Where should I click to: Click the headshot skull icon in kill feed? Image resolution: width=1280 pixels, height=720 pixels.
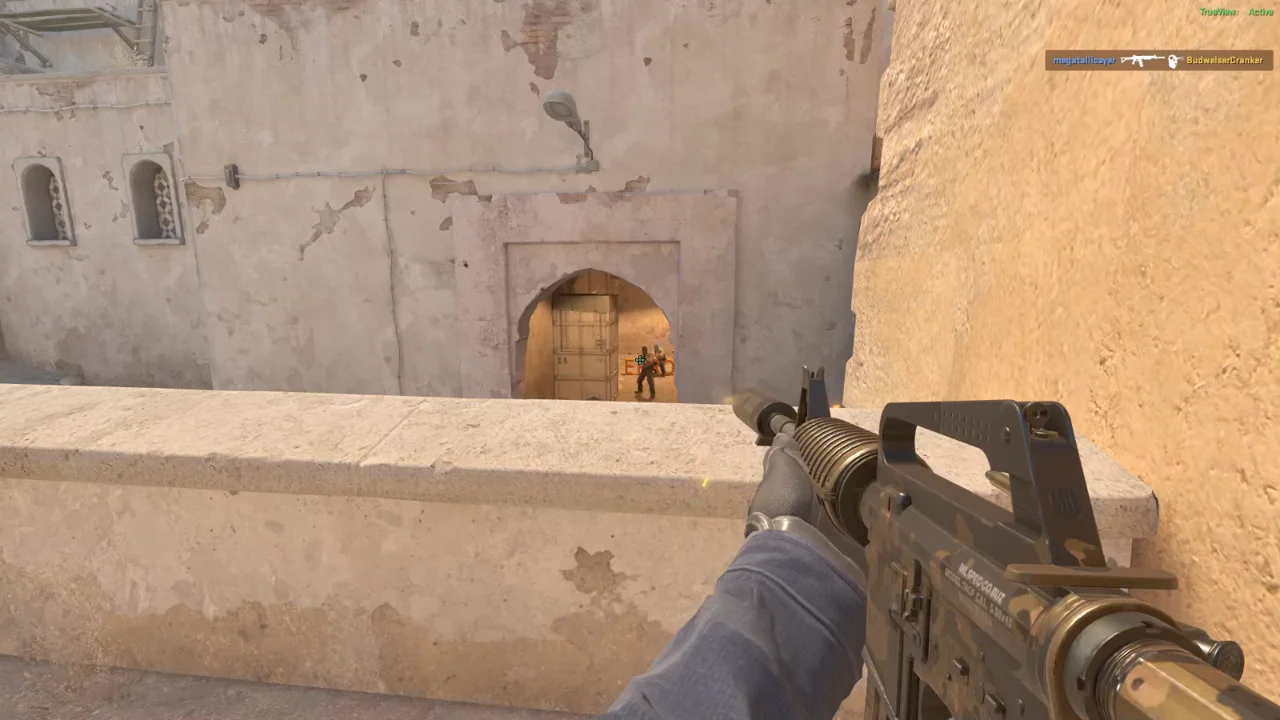pos(1172,61)
